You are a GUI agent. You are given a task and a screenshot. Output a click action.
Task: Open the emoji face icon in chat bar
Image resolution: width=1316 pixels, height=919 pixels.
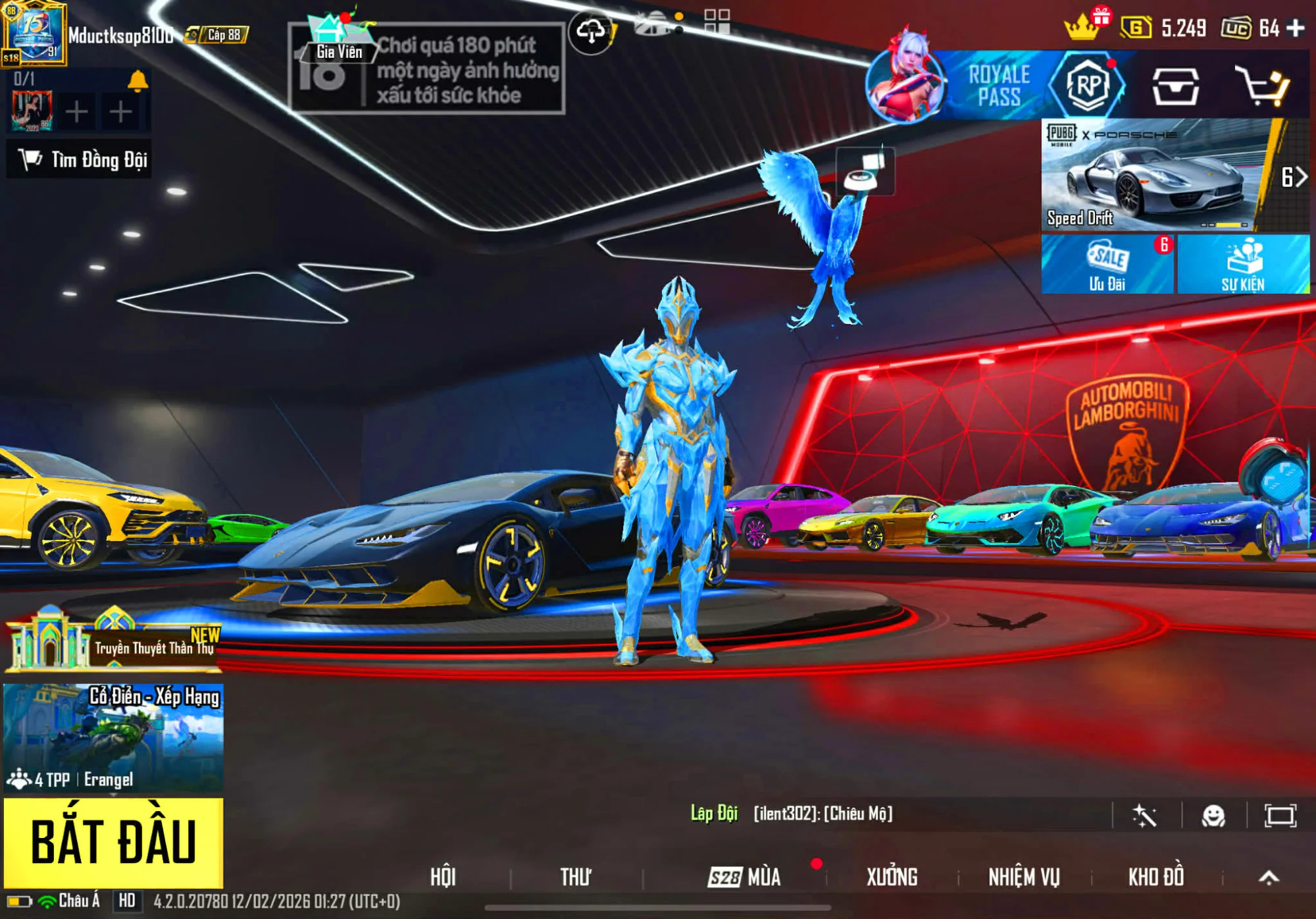tap(1213, 816)
